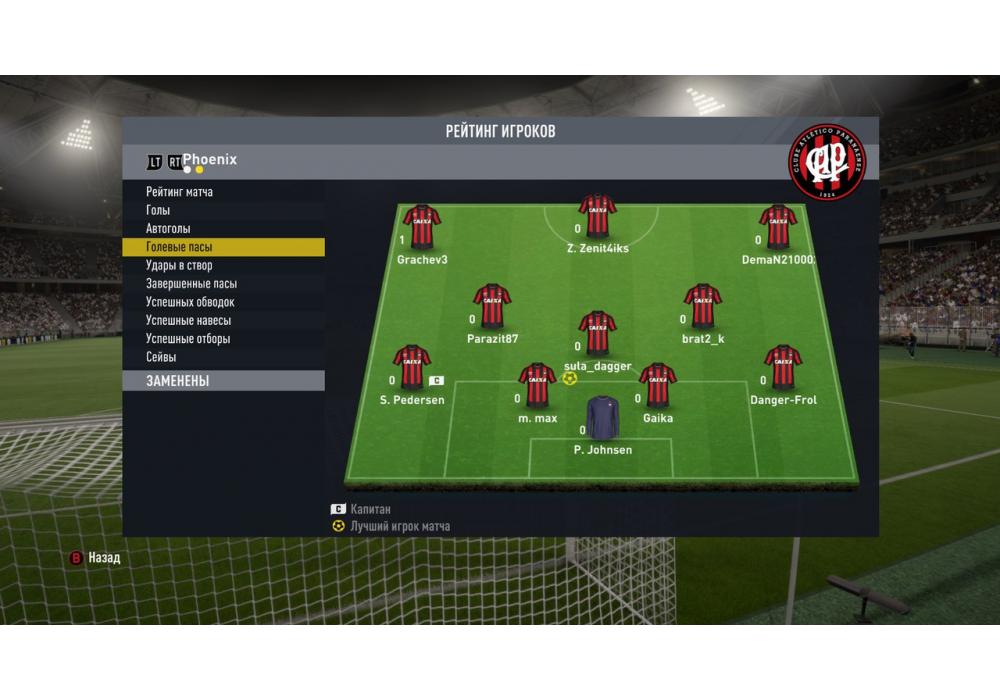Screen dimensions: 1000x700
Task: Open the Успешные отборы stat
Action: click(x=188, y=339)
